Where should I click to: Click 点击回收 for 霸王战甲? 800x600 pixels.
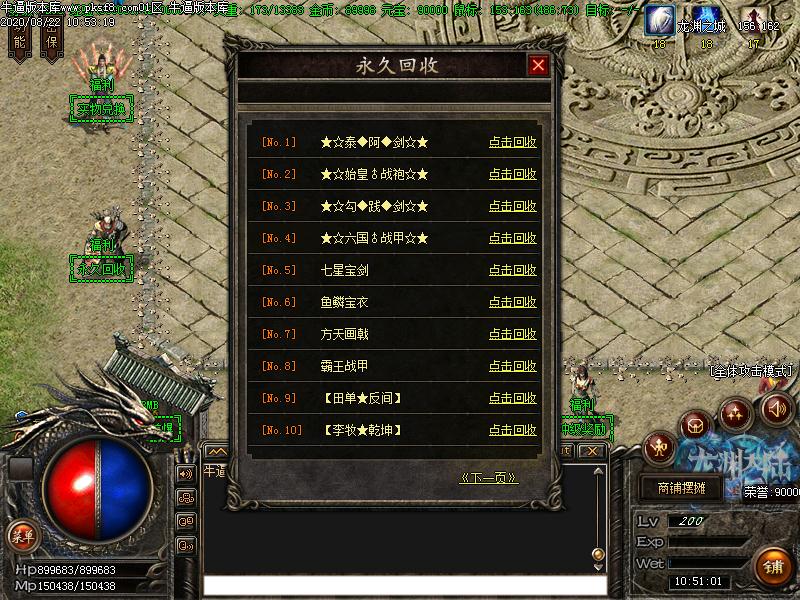[x=512, y=366]
